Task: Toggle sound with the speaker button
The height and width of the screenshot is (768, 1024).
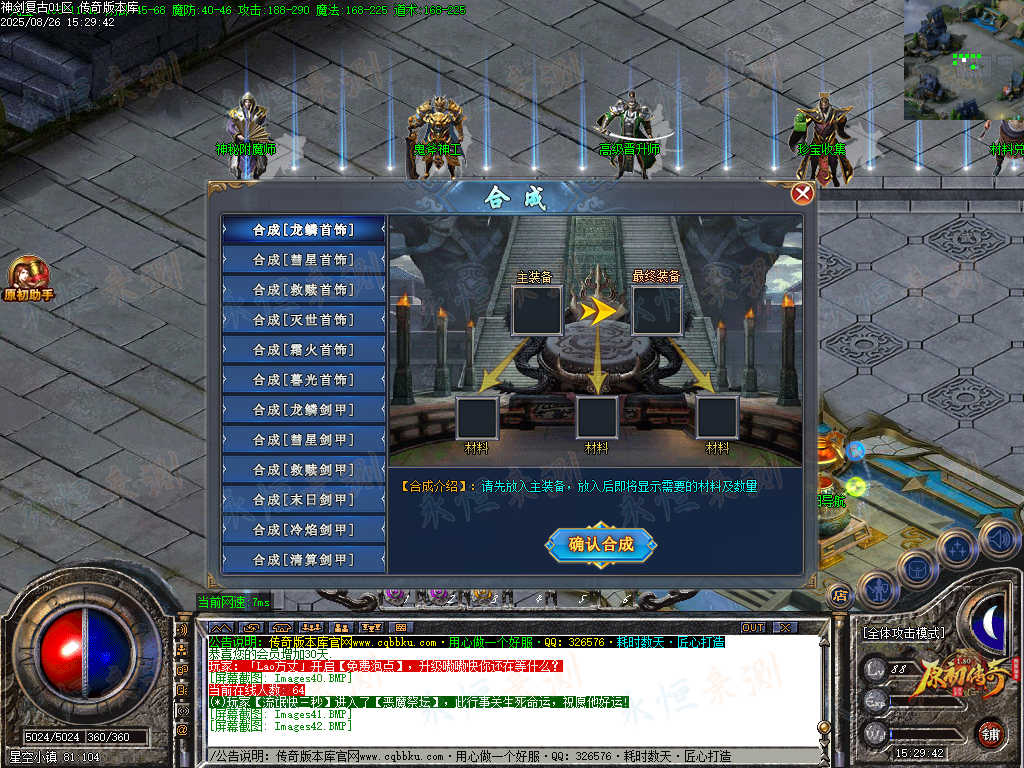Action: point(997,538)
